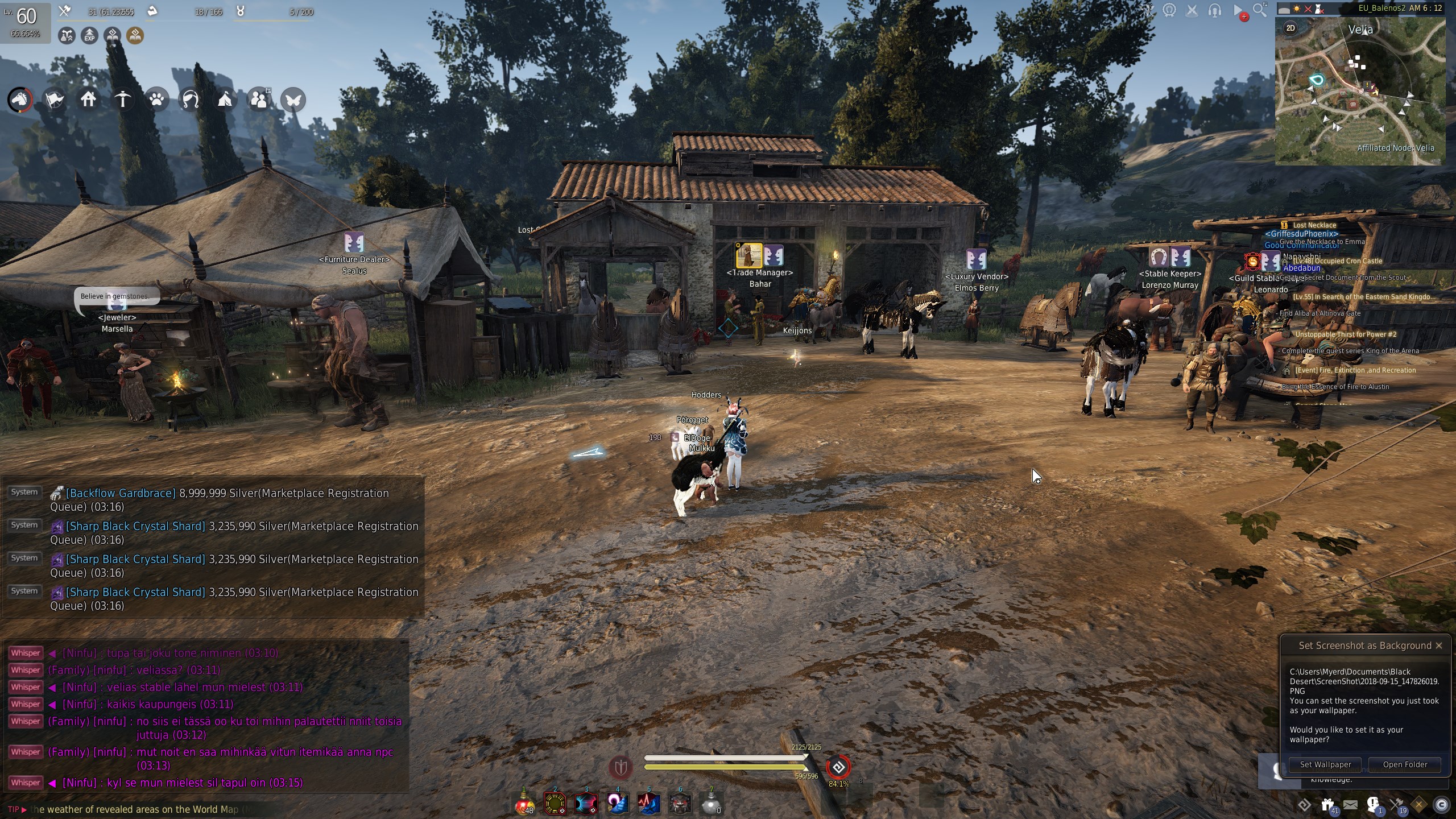Open the headset voice chat icon

click(1215, 10)
